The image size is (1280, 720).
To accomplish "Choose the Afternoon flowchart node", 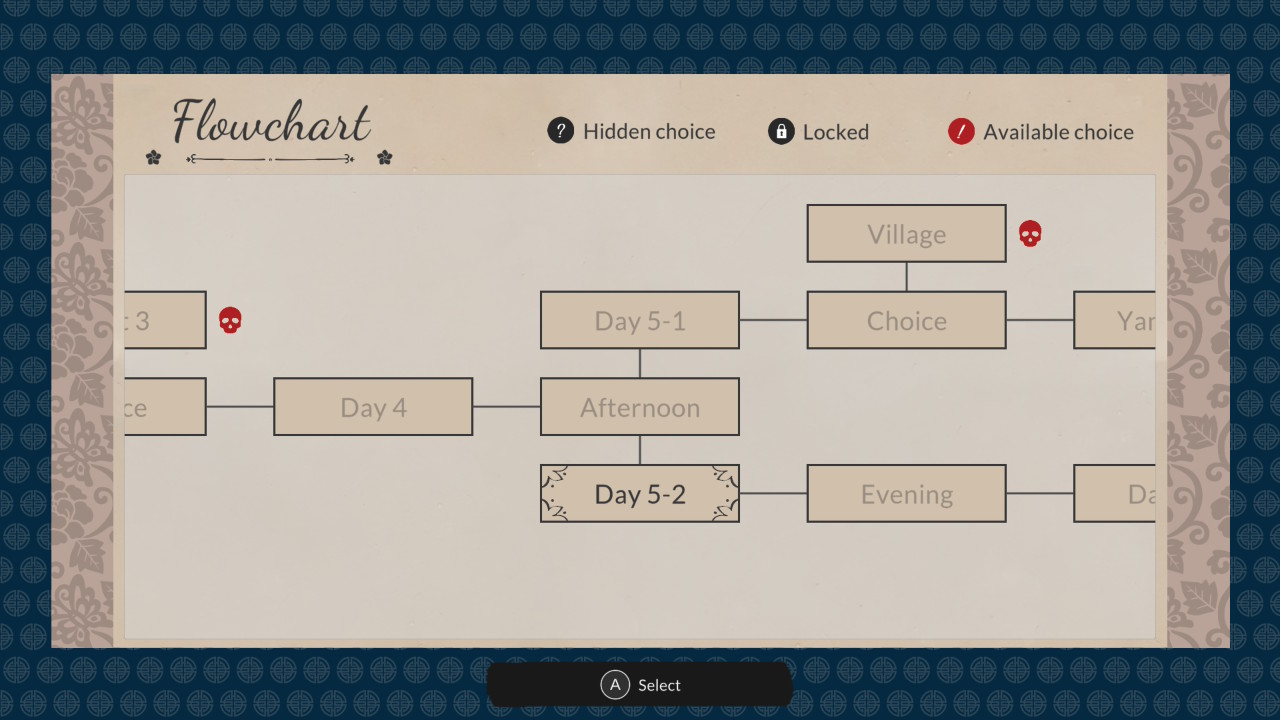I will tap(640, 407).
